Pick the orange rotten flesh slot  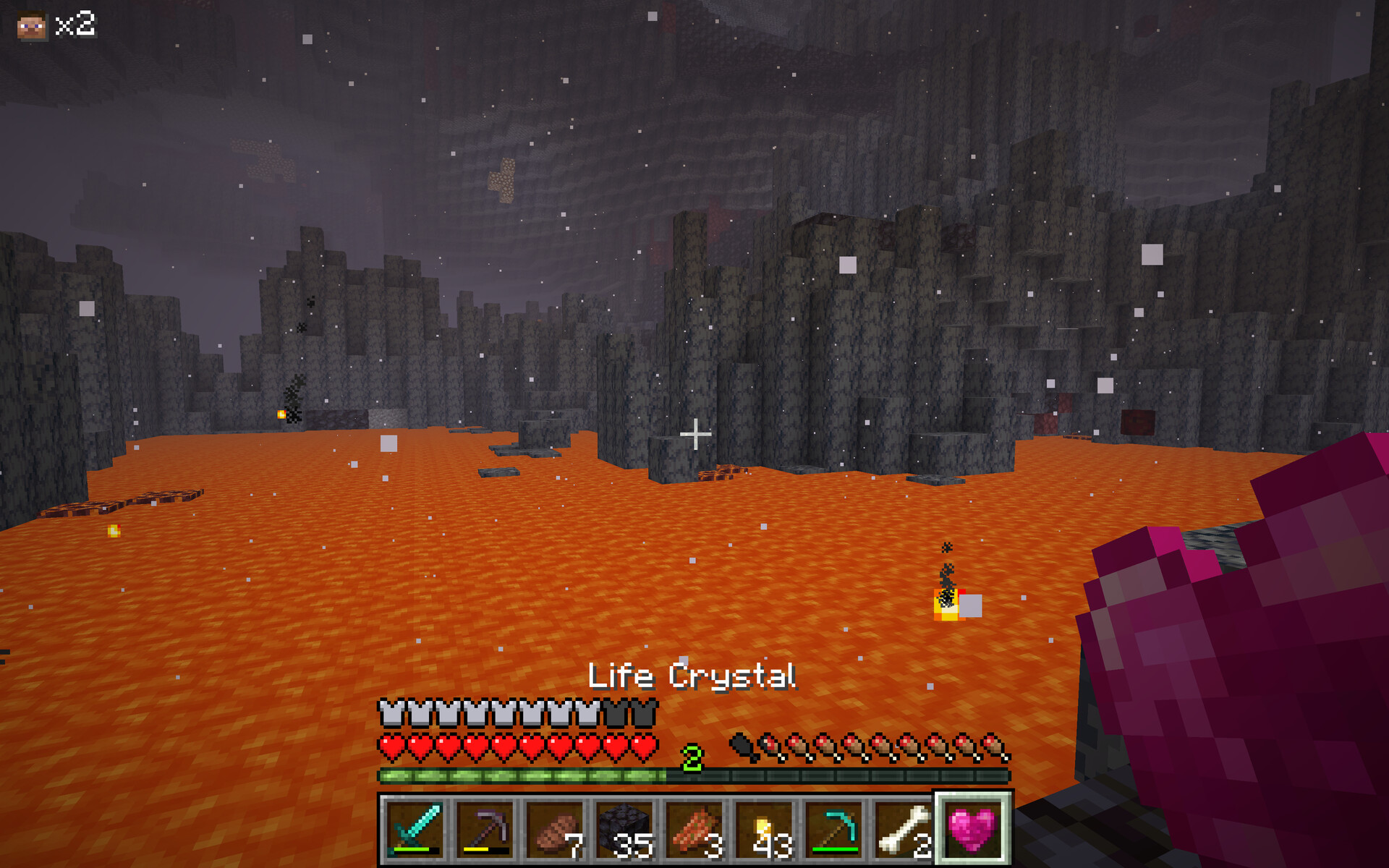[x=694, y=828]
